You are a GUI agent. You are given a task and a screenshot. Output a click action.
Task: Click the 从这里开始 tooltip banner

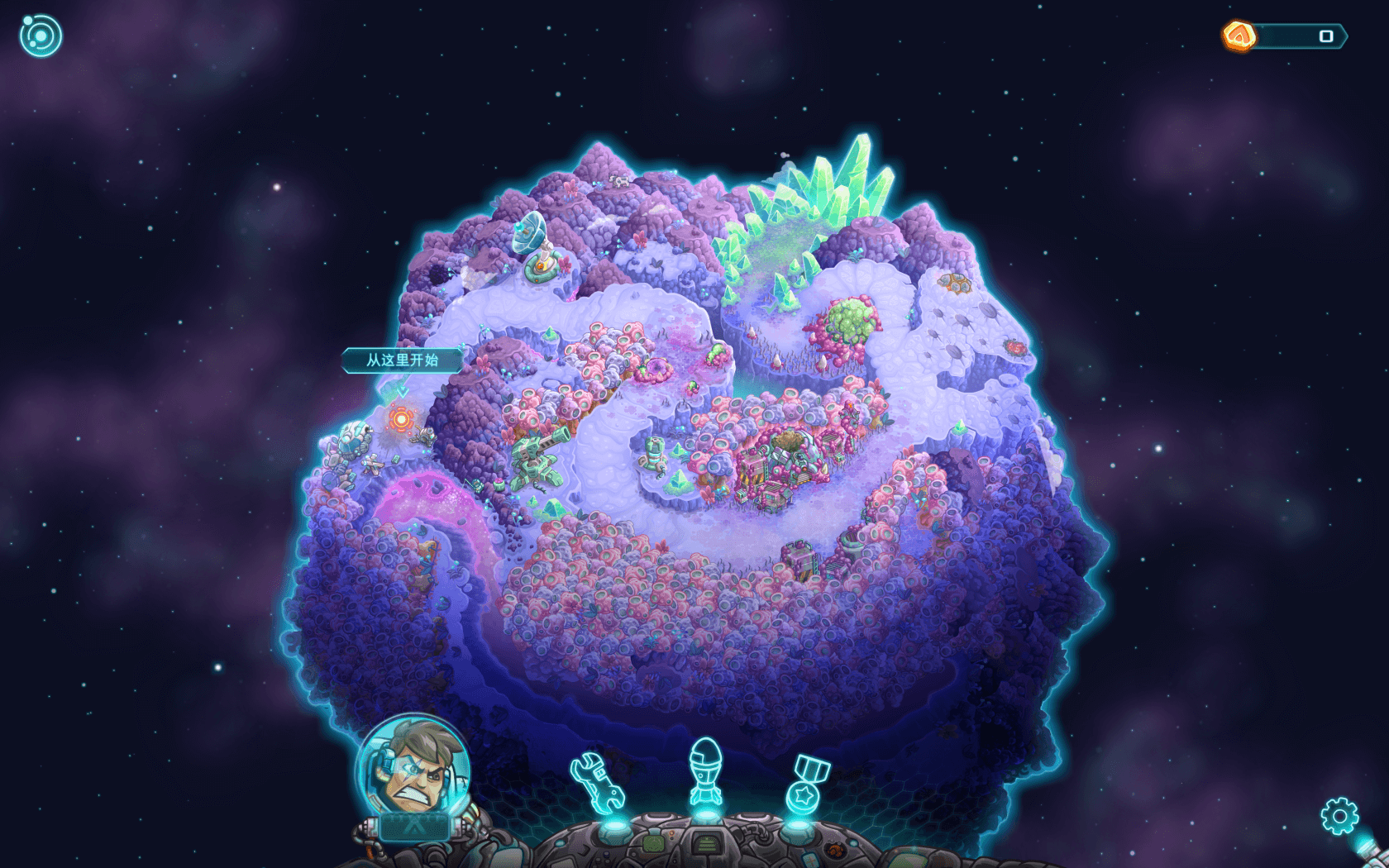coord(403,361)
